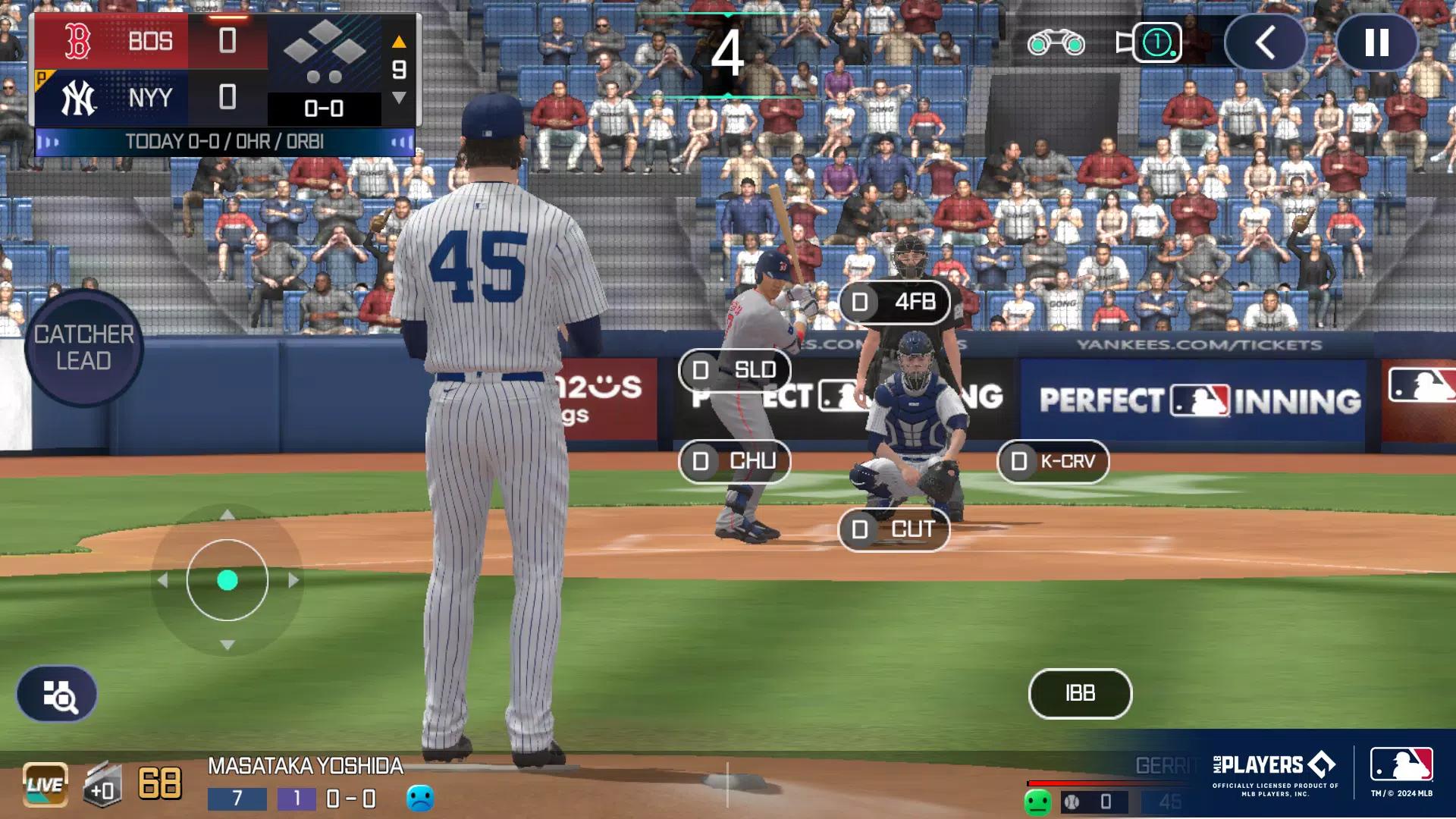The height and width of the screenshot is (819, 1456).
Task: Pick the CHU changeup pitch
Action: click(x=735, y=461)
